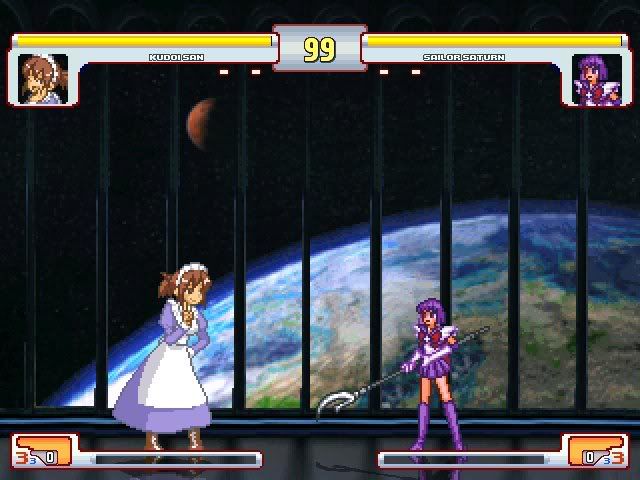
Task: Select Sailor Saturn's character portrait
Action: (x=597, y=79)
